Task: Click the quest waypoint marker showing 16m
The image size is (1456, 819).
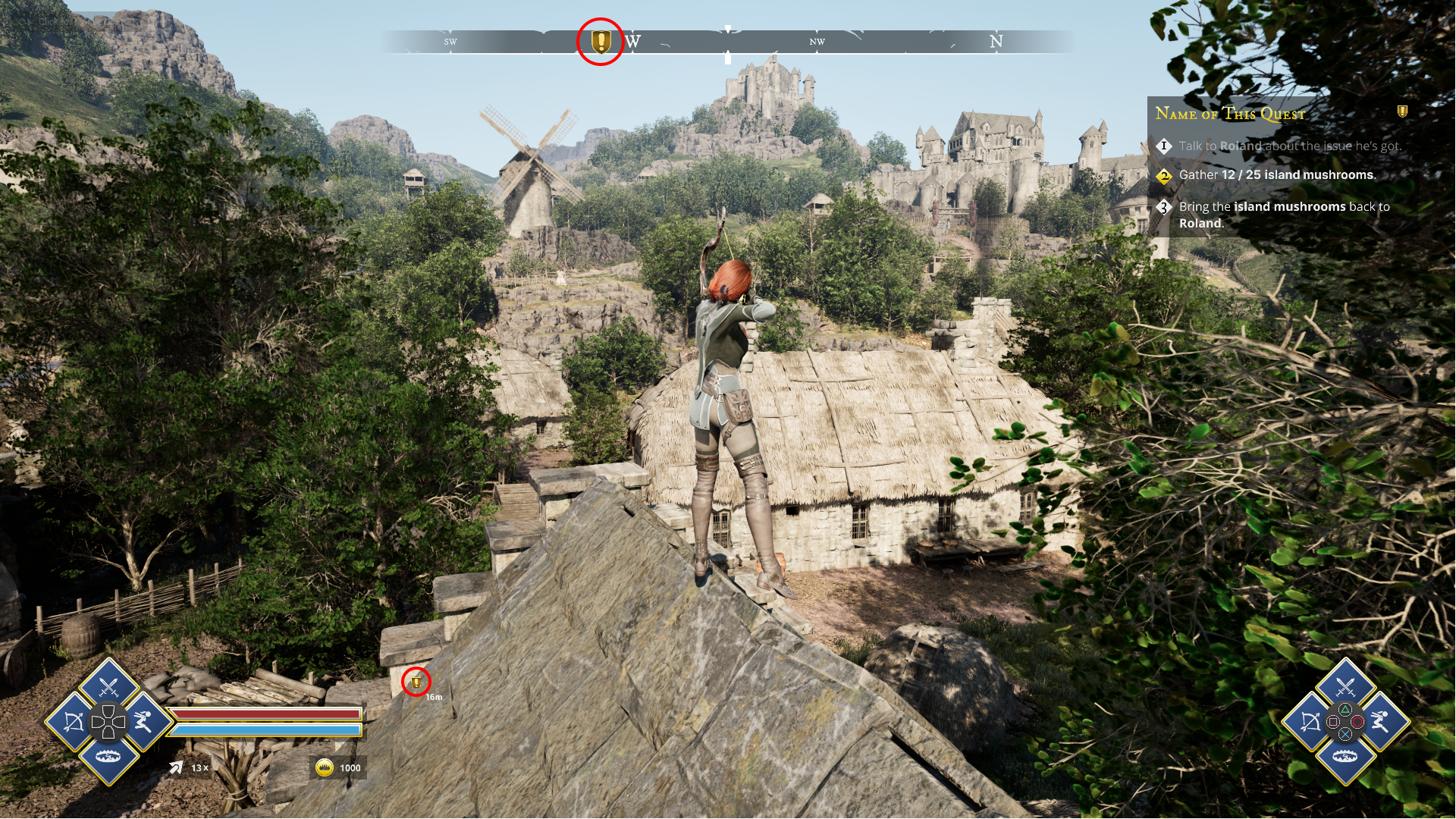Action: (x=416, y=682)
